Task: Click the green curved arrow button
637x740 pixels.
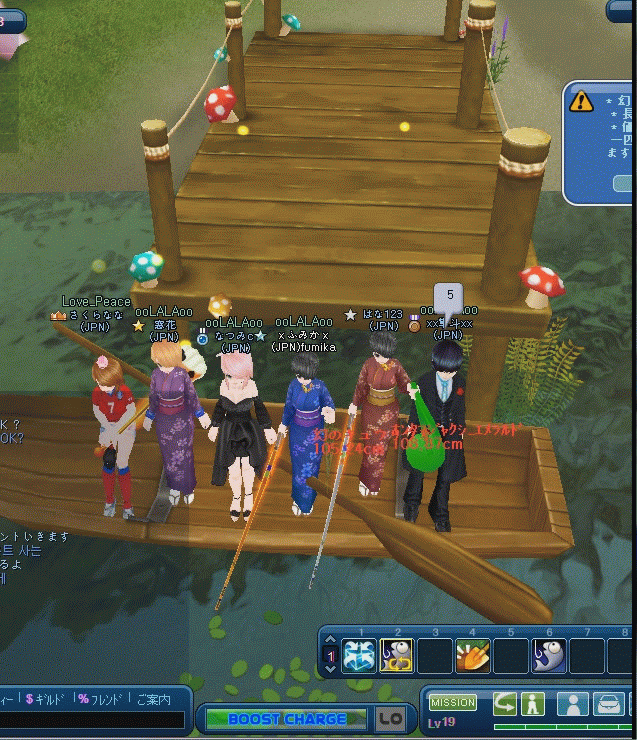Action: coord(505,703)
